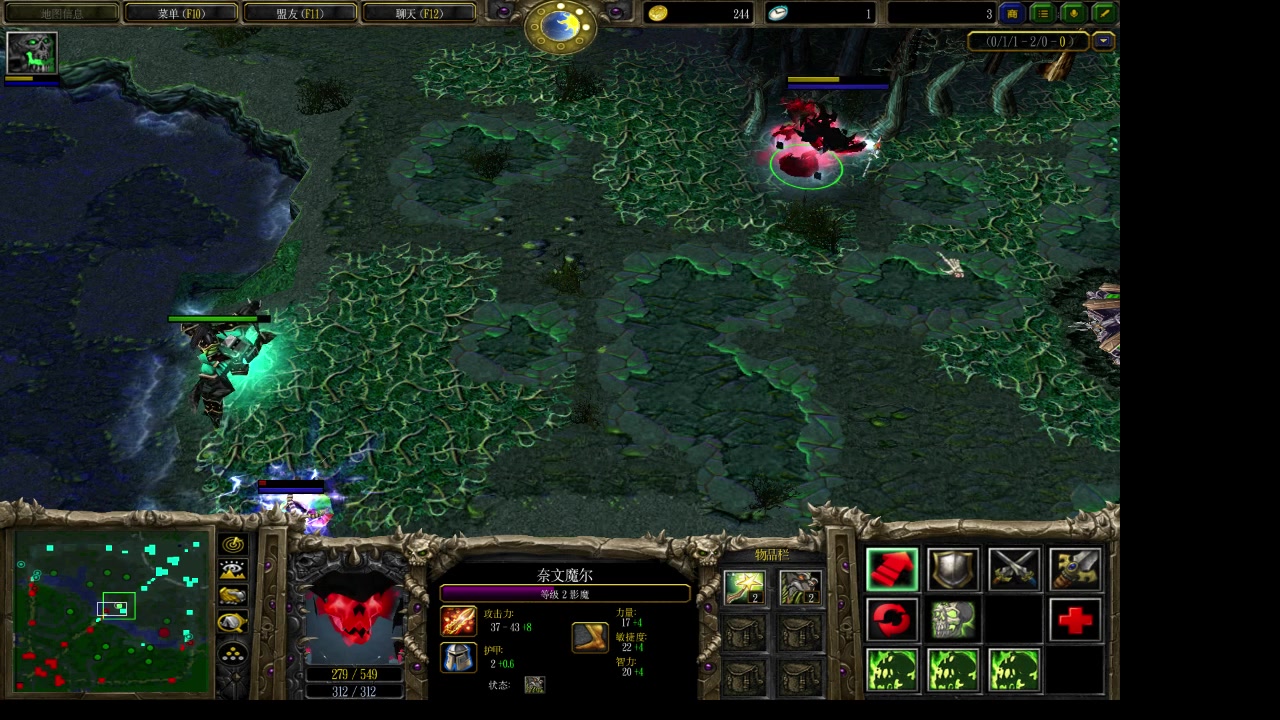Select the second inventory item with count 2

tap(800, 588)
